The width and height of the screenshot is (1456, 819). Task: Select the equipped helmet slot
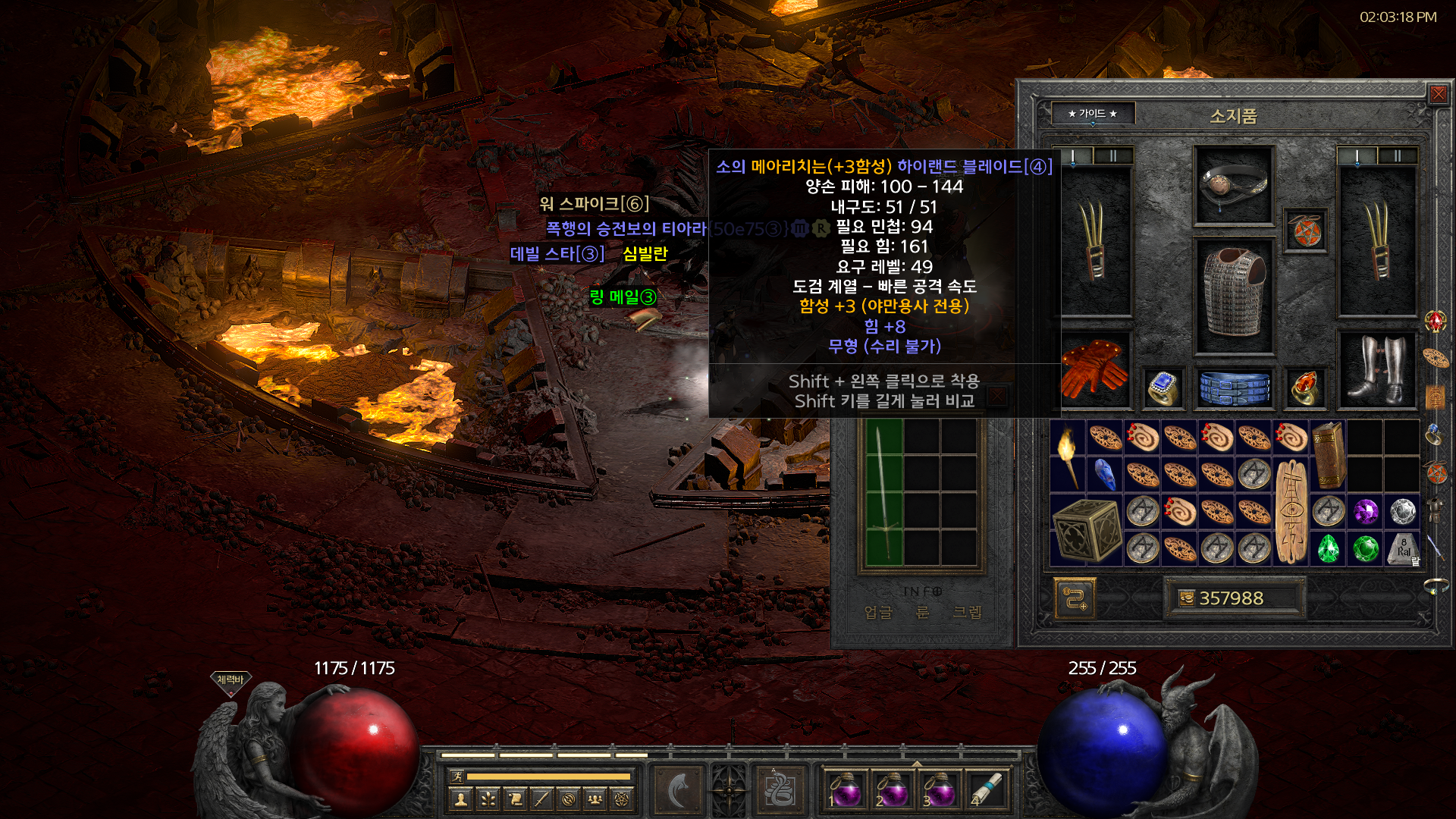coord(1233,186)
